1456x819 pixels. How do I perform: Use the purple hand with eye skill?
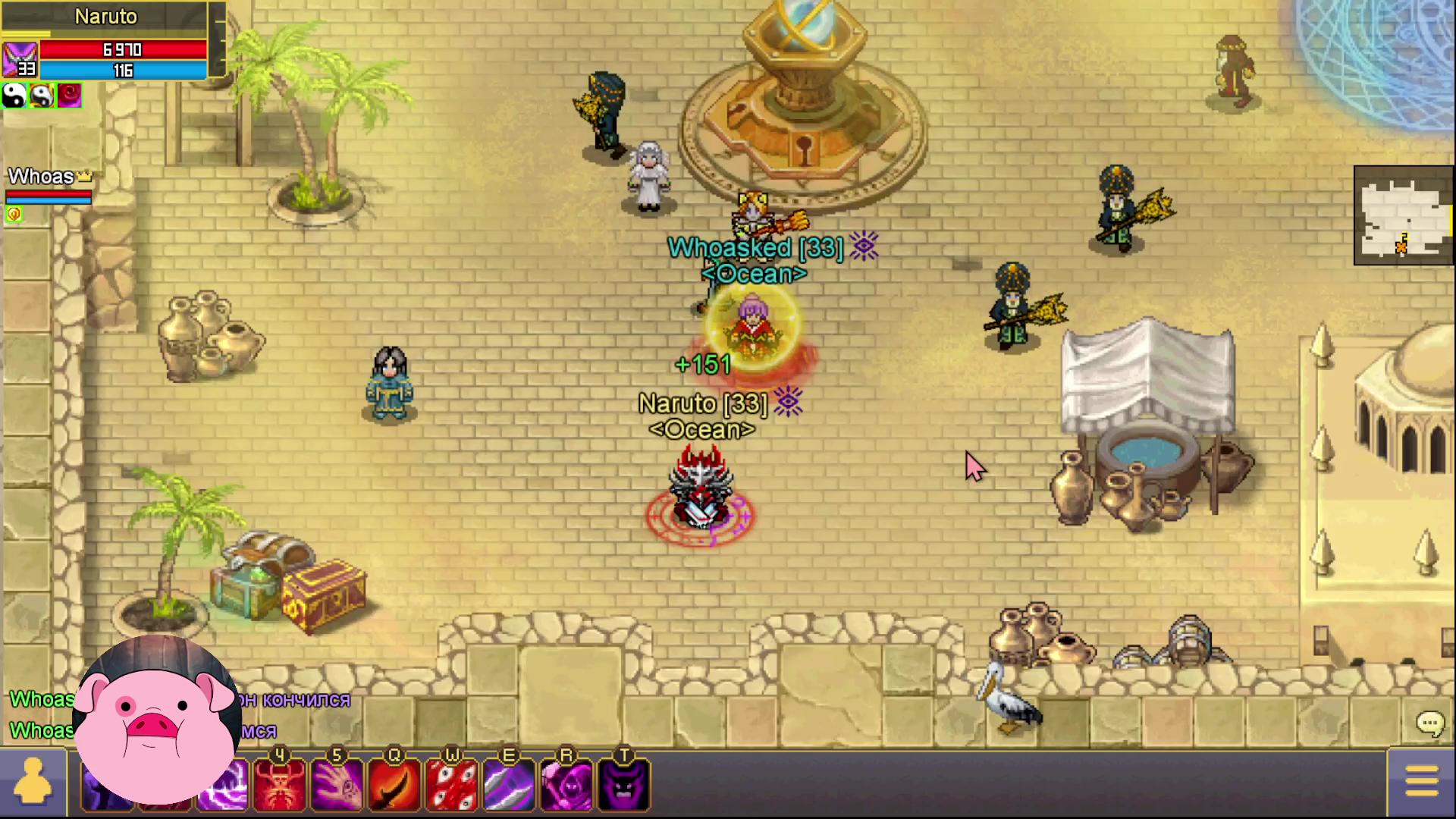pos(337,784)
